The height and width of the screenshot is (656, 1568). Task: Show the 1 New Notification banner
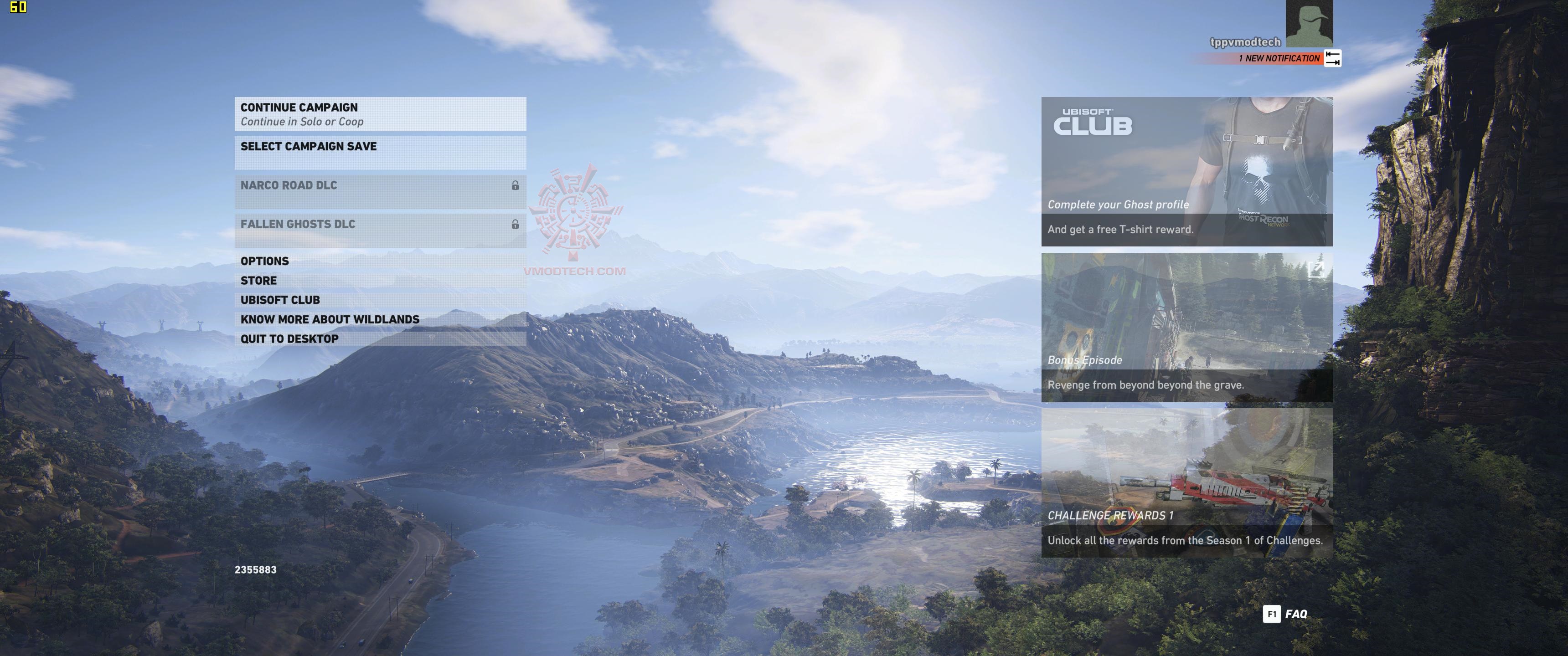tap(1278, 58)
